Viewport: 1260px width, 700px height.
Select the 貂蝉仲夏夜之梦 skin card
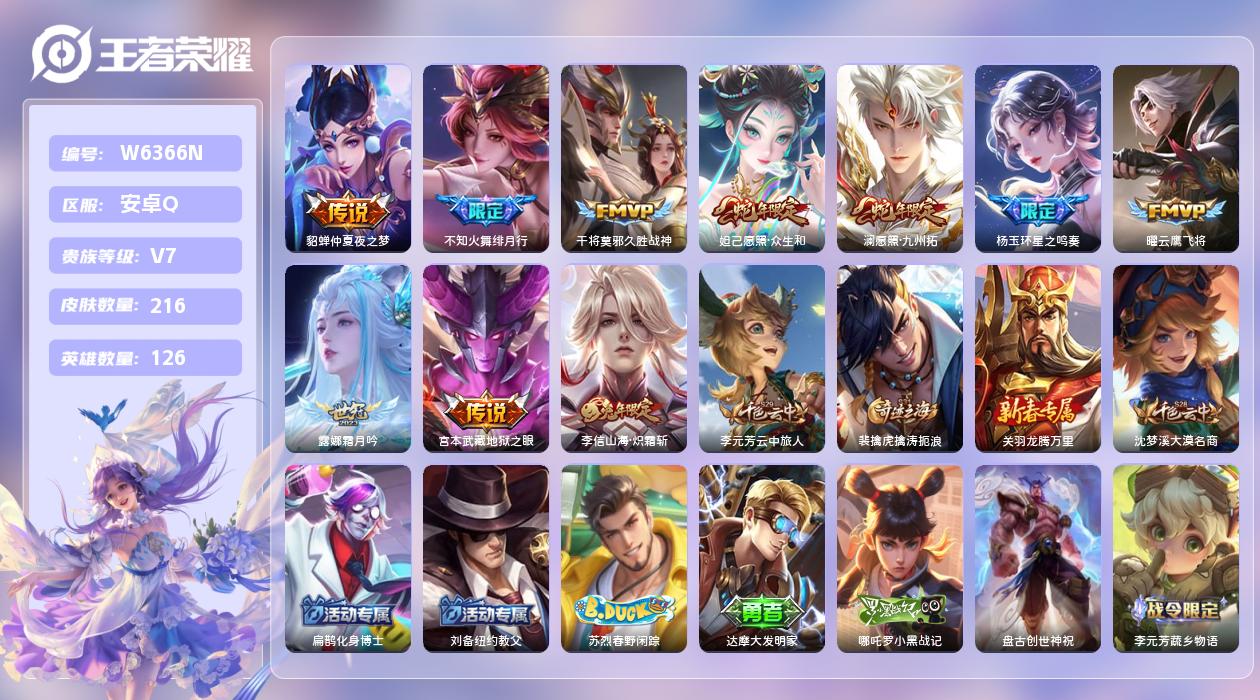point(347,158)
